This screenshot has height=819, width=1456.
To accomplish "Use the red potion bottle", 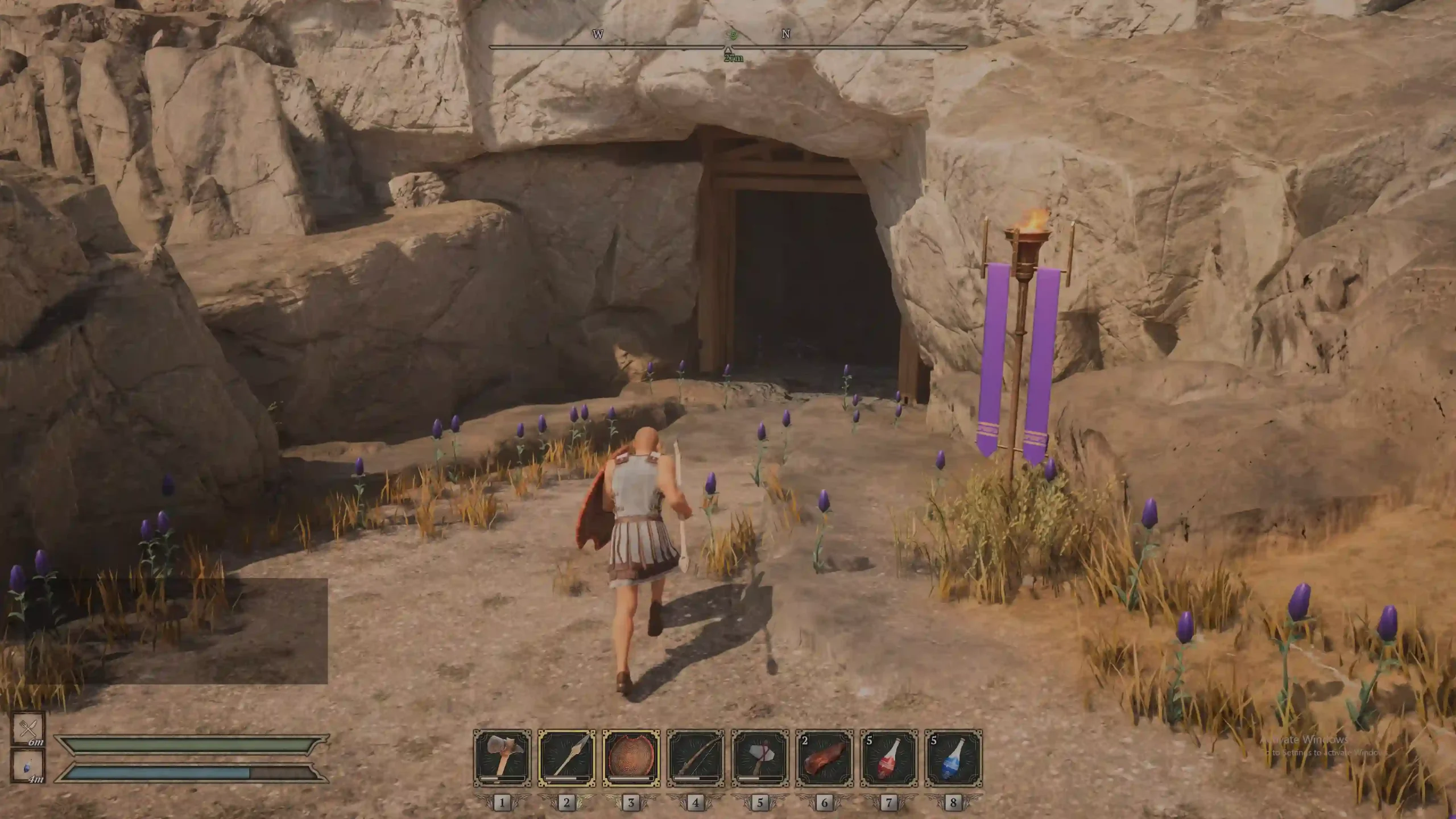I will coord(888,758).
